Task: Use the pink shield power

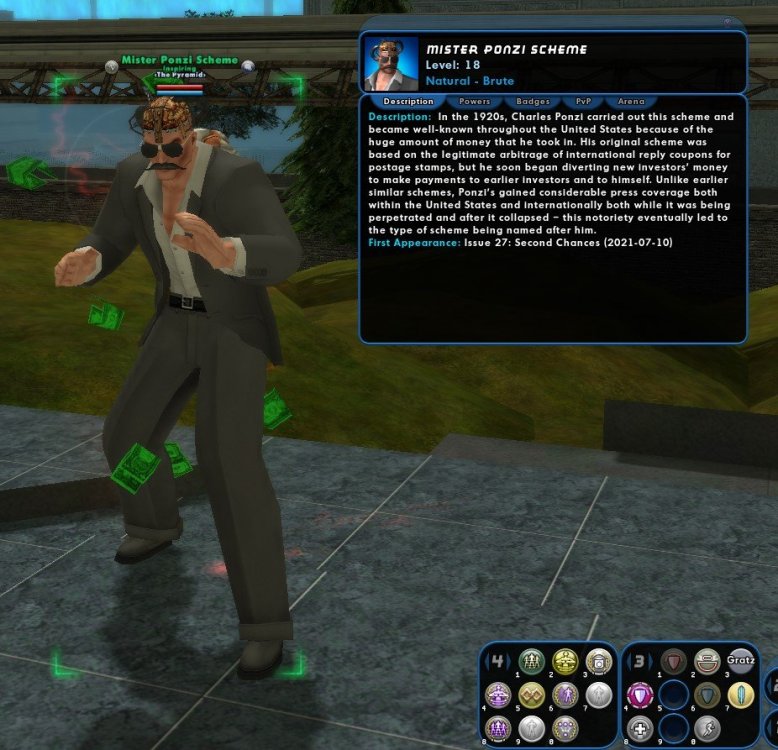Action: [638, 695]
